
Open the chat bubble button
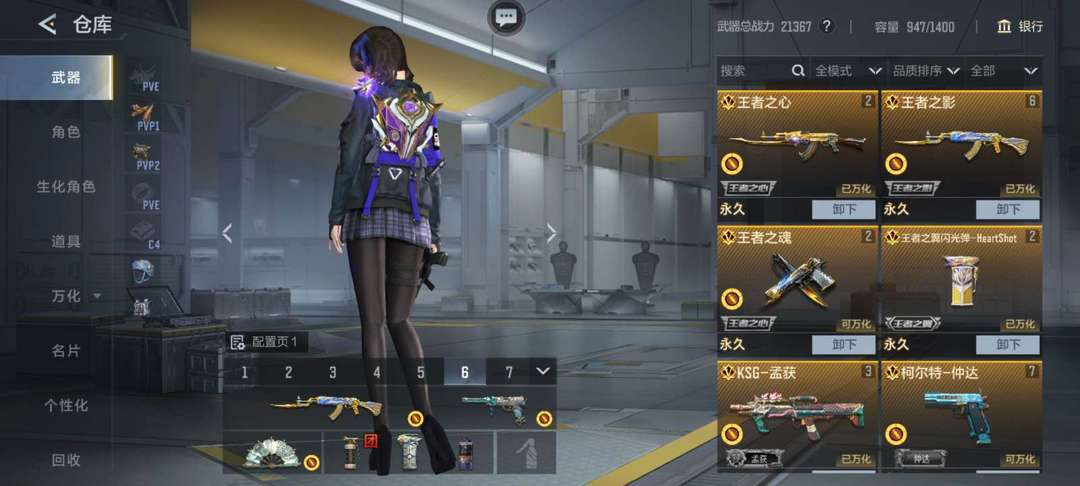coord(506,17)
